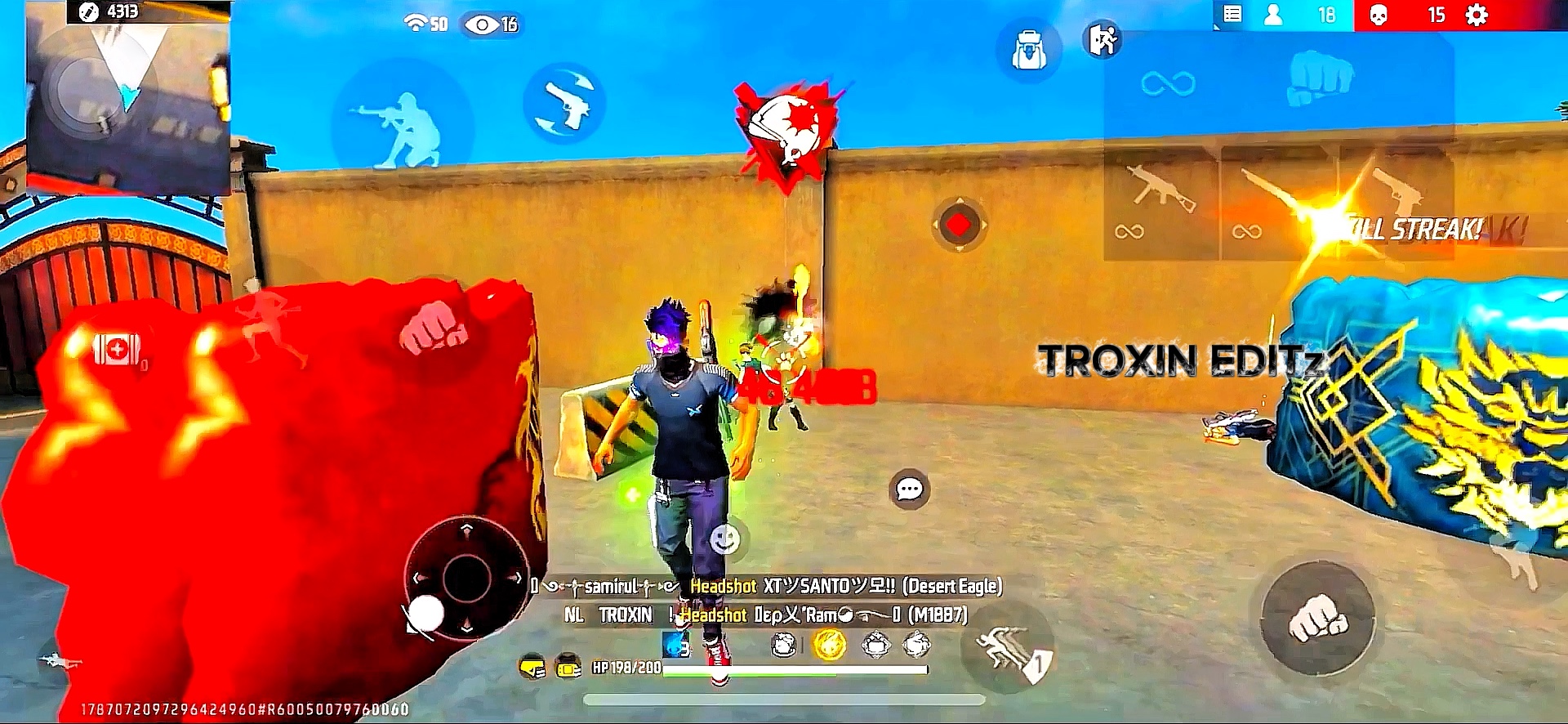This screenshot has width=1568, height=724.
Task: Open the backpack inventory
Action: point(1028,51)
